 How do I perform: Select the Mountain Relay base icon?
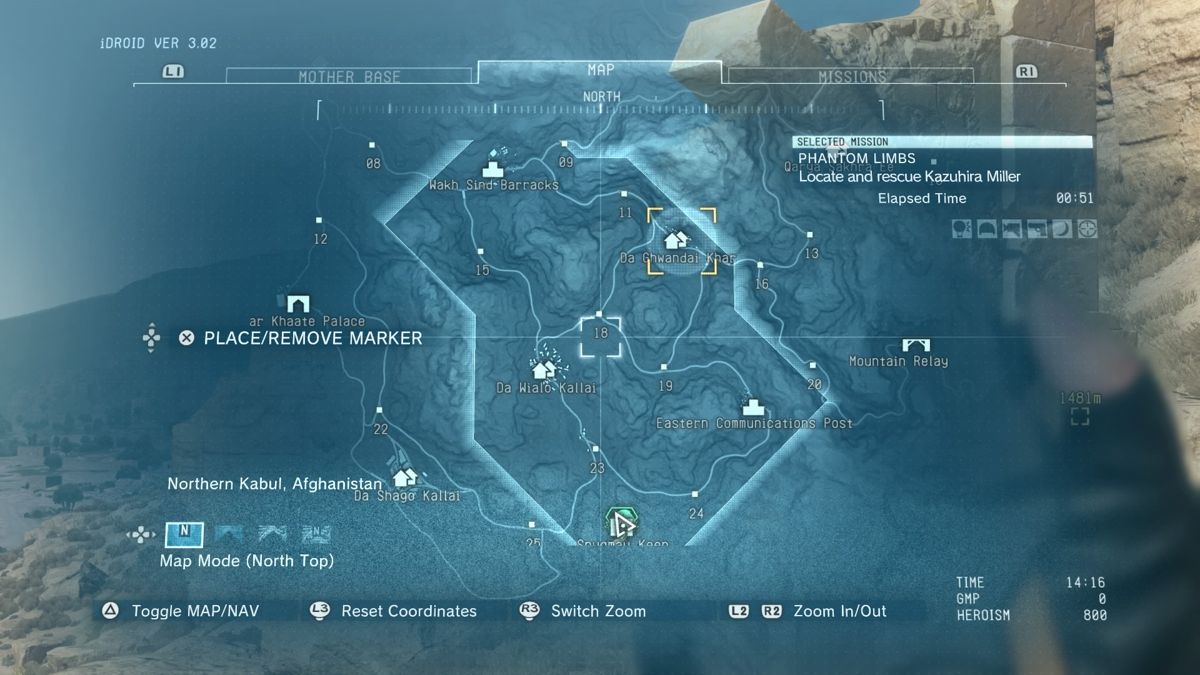[915, 344]
